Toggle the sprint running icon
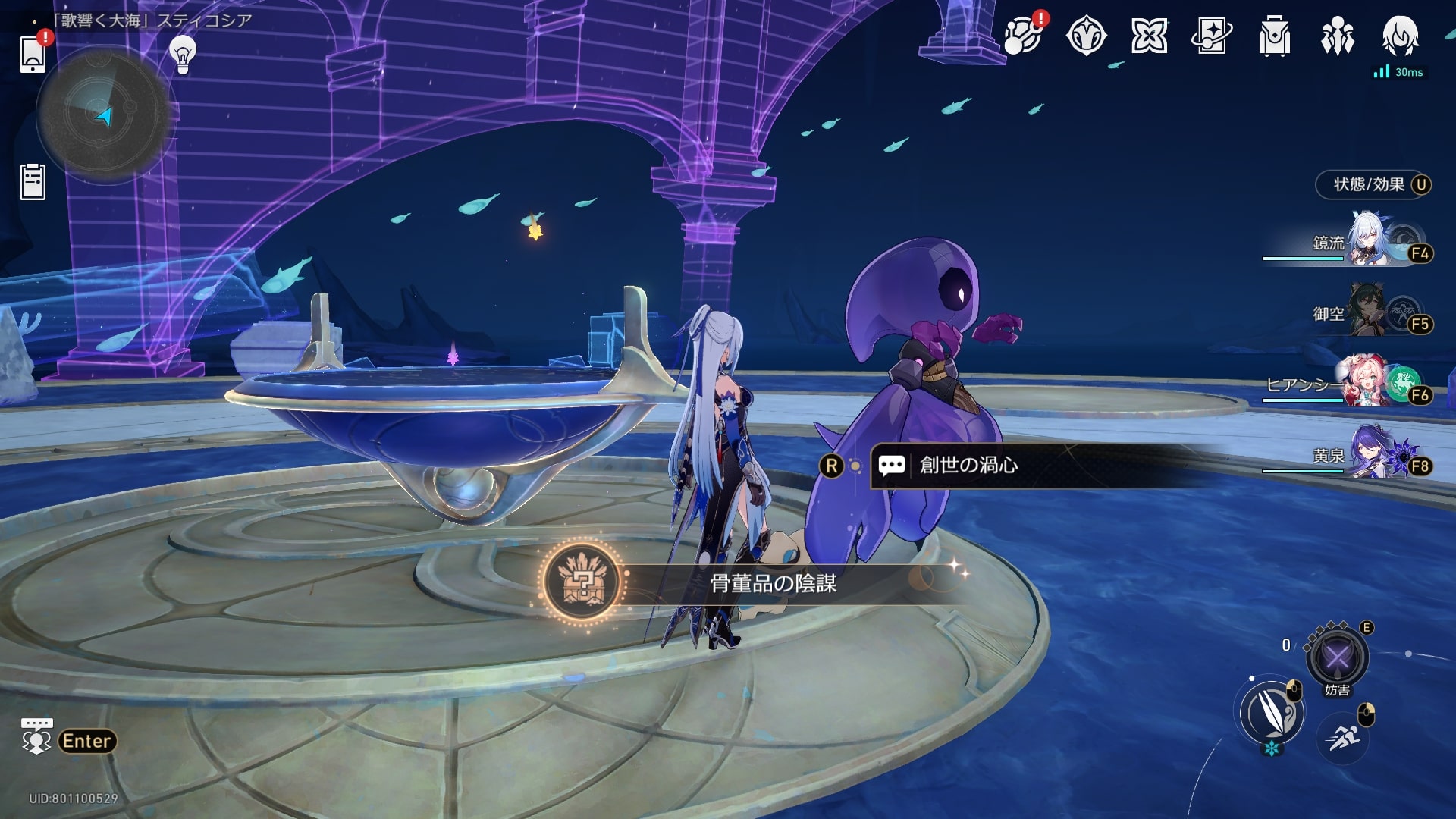This screenshot has width=1456, height=819. tap(1343, 737)
